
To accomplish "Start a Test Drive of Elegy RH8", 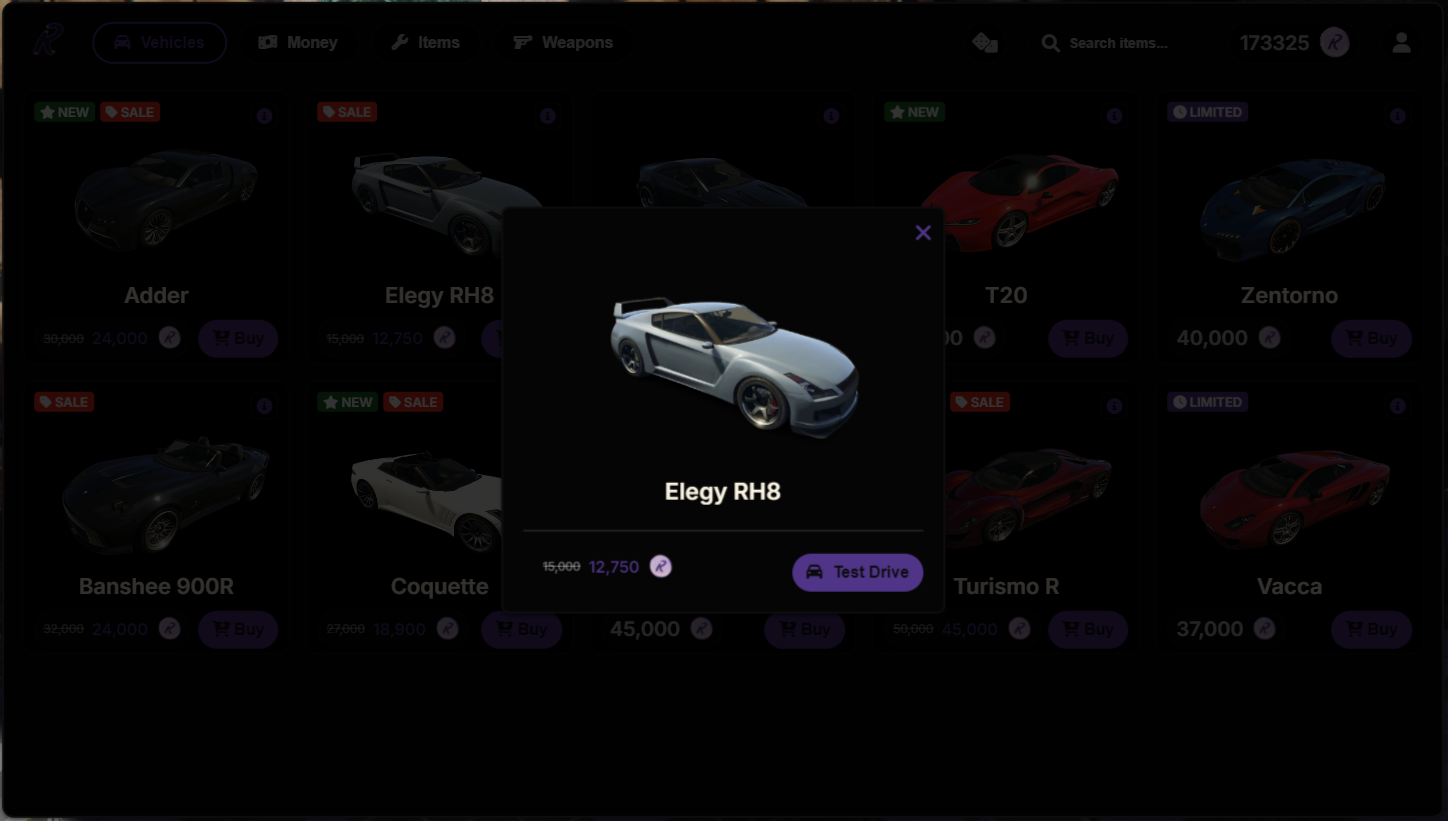I will 857,572.
